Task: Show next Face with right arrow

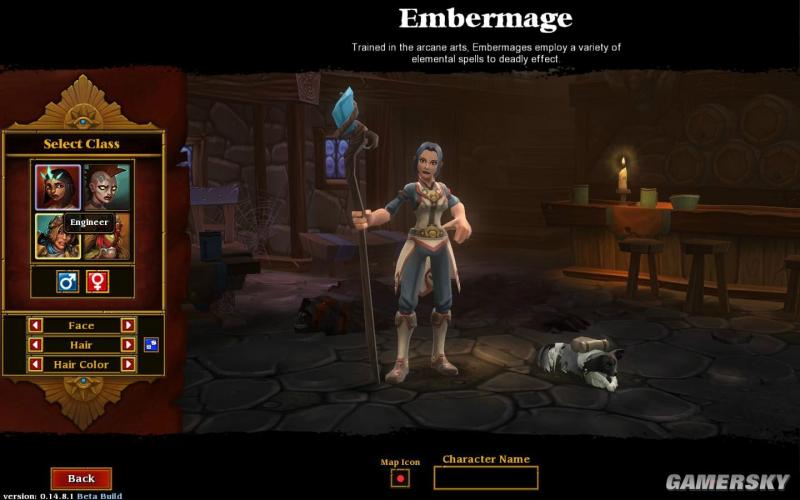Action: pyautogui.click(x=128, y=325)
